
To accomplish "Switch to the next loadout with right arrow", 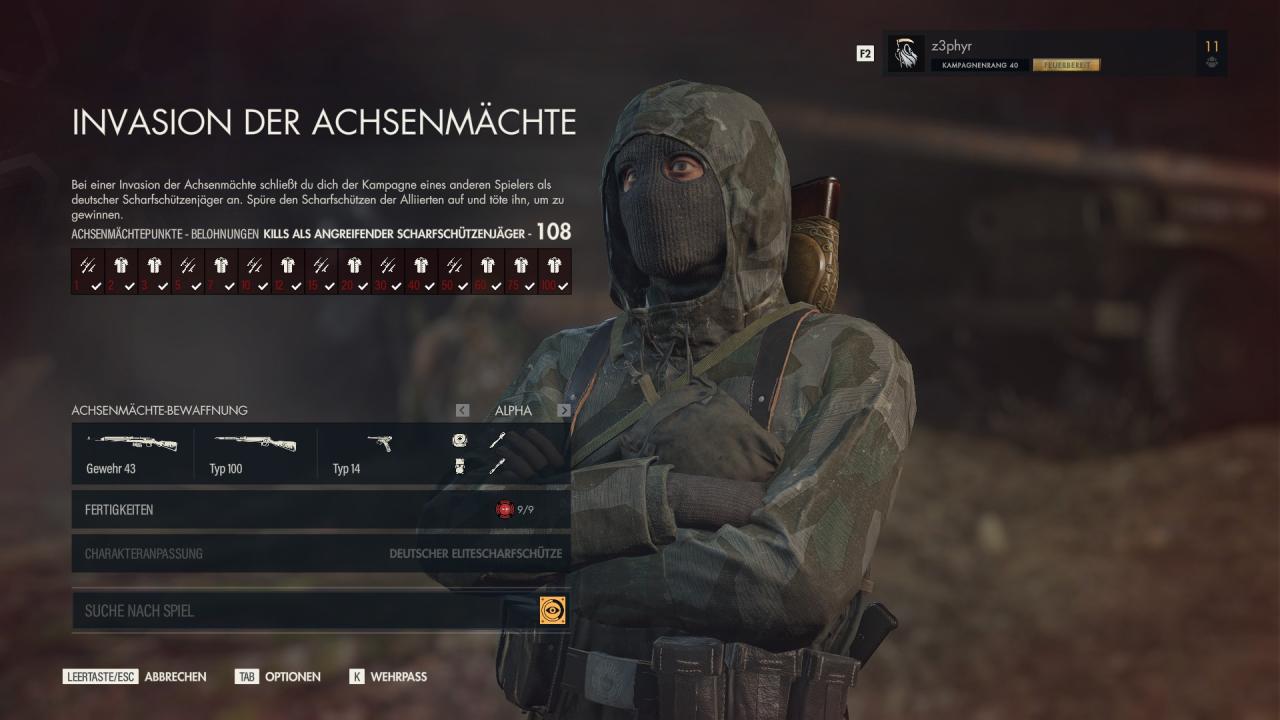I will point(564,410).
